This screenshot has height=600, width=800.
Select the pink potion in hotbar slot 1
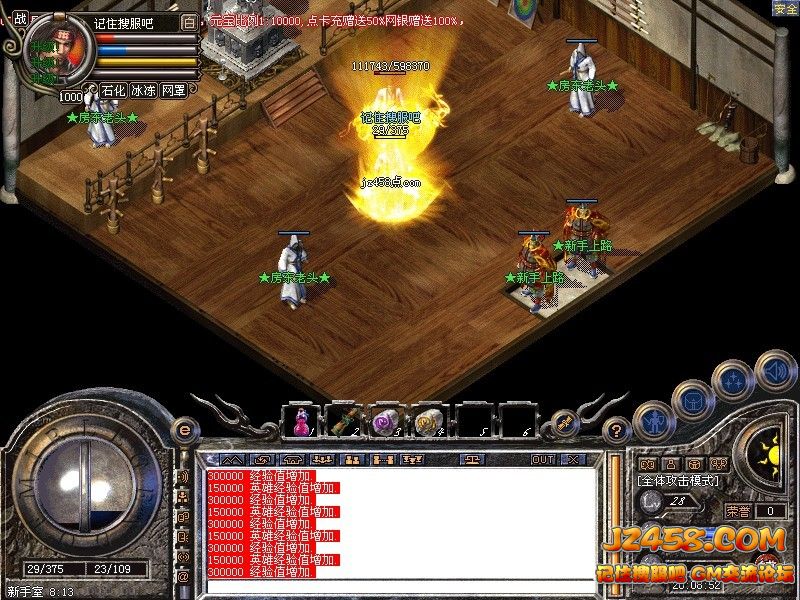[300, 421]
